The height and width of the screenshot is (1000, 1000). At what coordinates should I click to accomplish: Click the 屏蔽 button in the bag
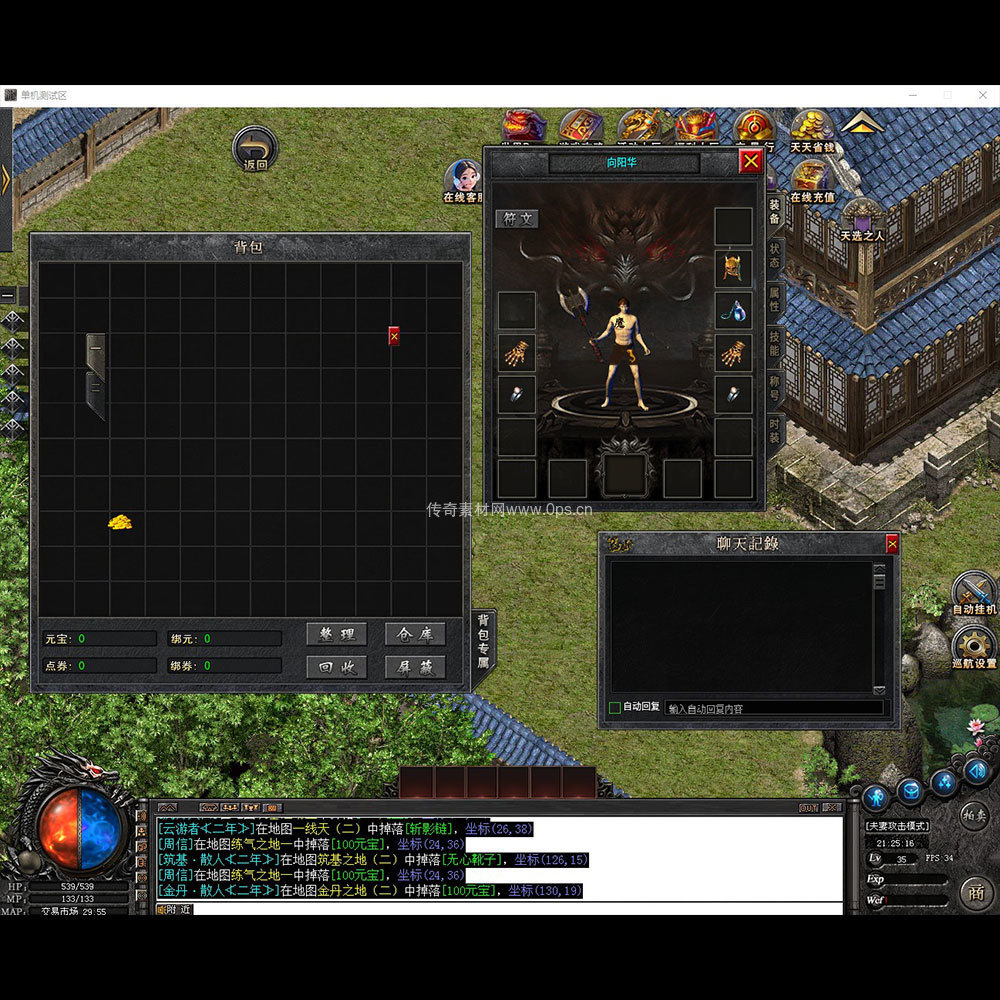coord(415,667)
